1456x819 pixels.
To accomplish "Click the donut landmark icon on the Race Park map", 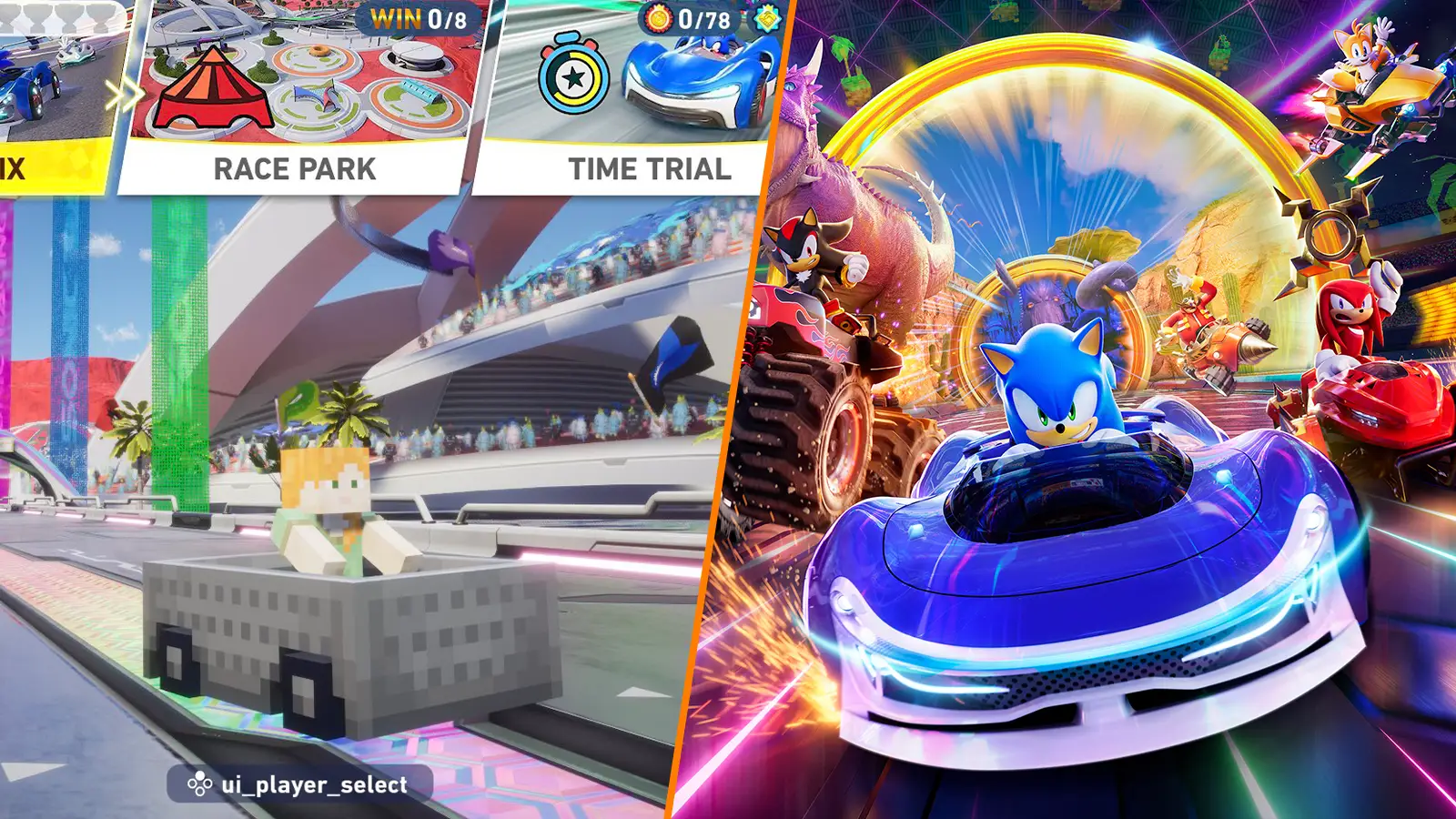I will point(318,50).
